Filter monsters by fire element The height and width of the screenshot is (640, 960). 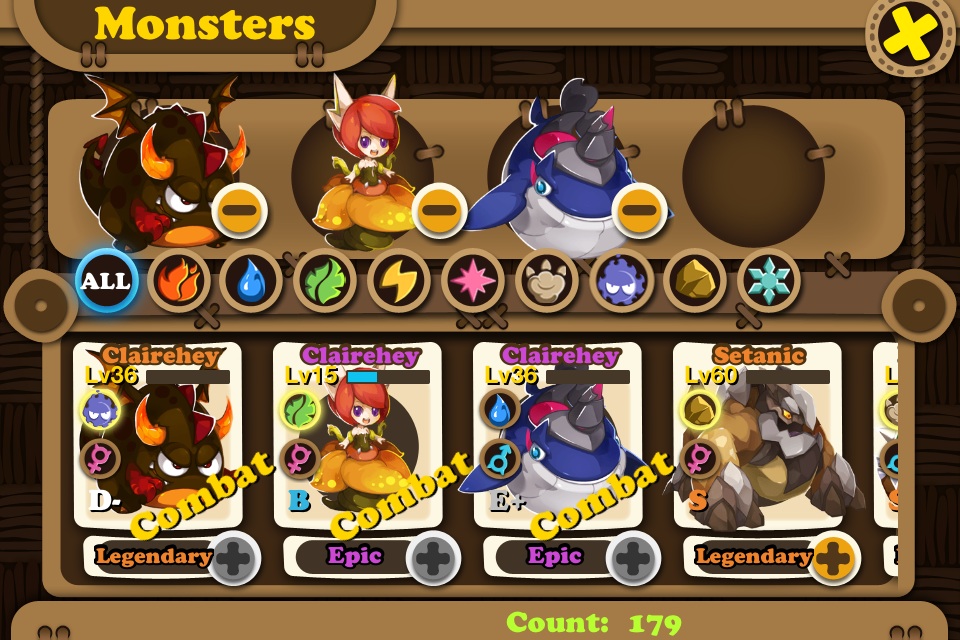179,281
